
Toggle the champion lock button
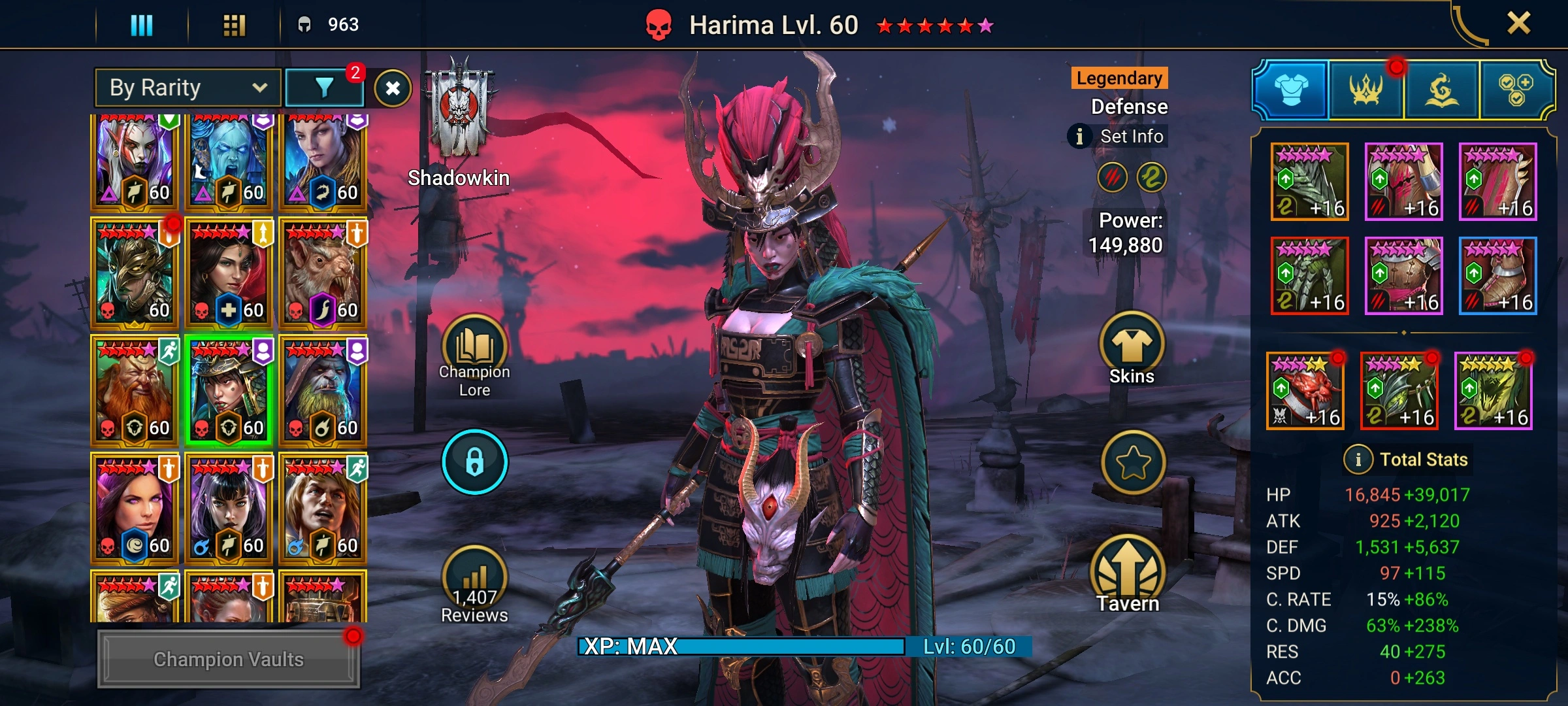point(475,462)
